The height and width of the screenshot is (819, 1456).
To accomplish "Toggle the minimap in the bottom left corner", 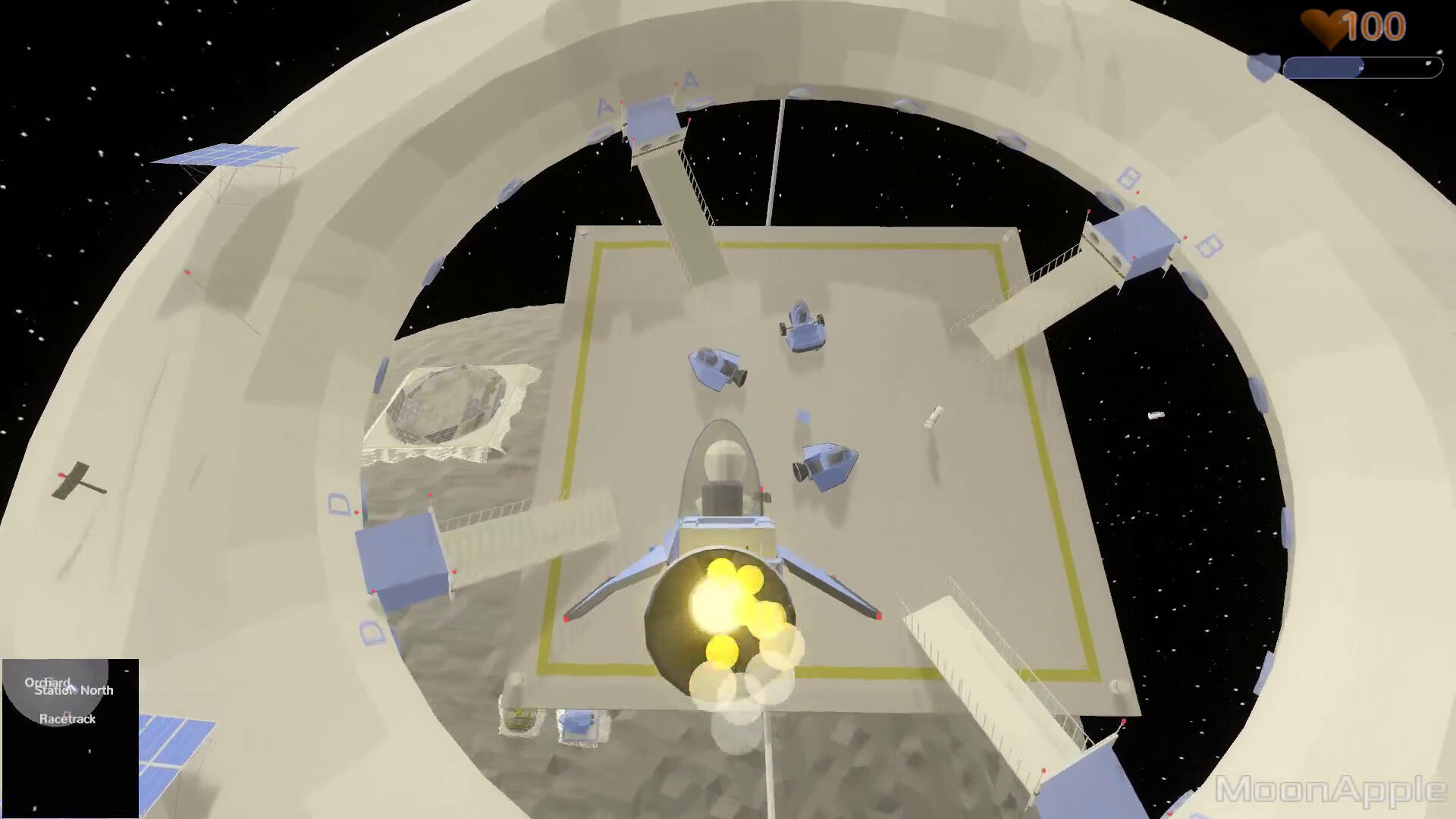I will [72, 736].
